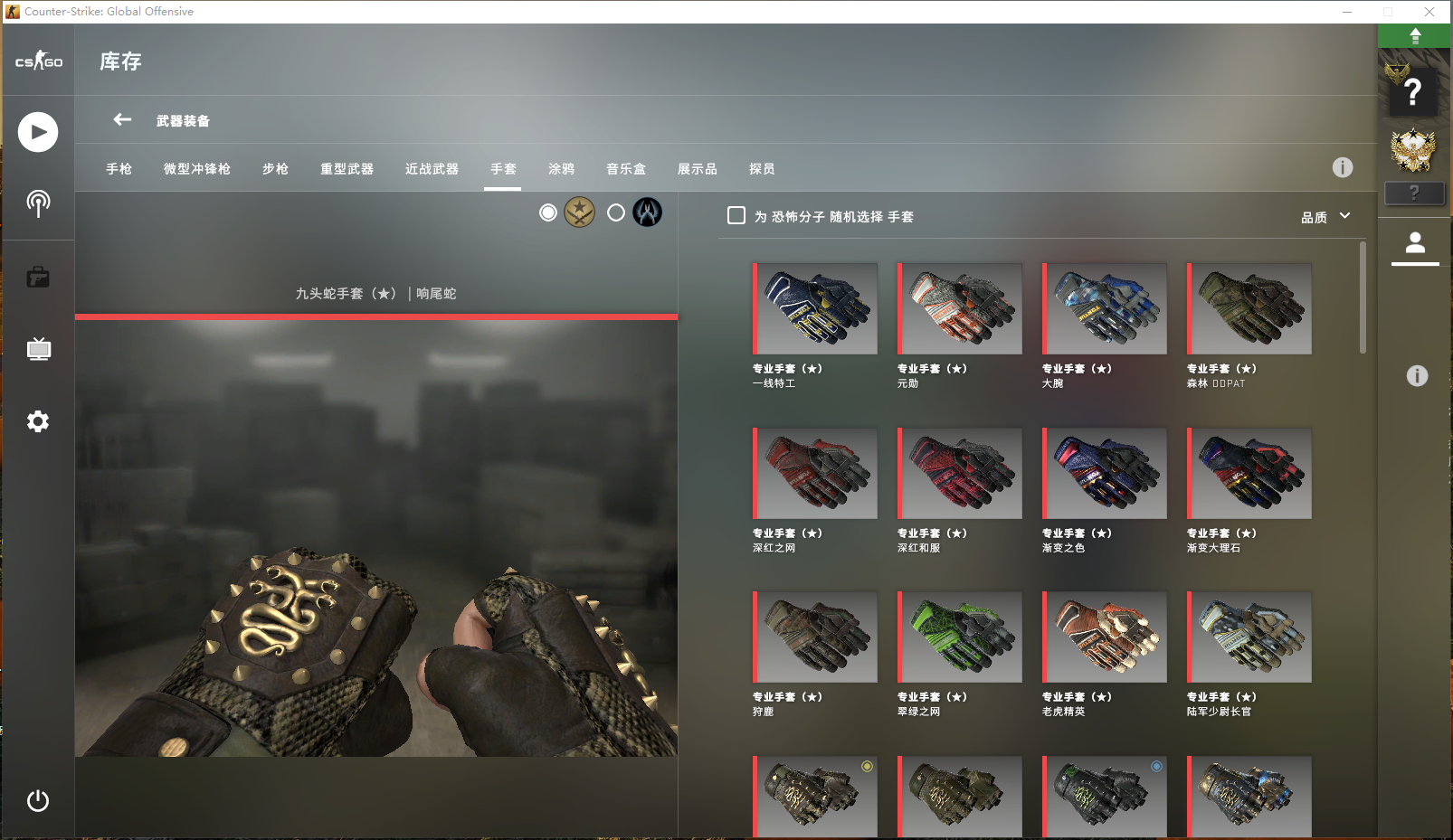Open the 品质 sort dropdown

1325,217
